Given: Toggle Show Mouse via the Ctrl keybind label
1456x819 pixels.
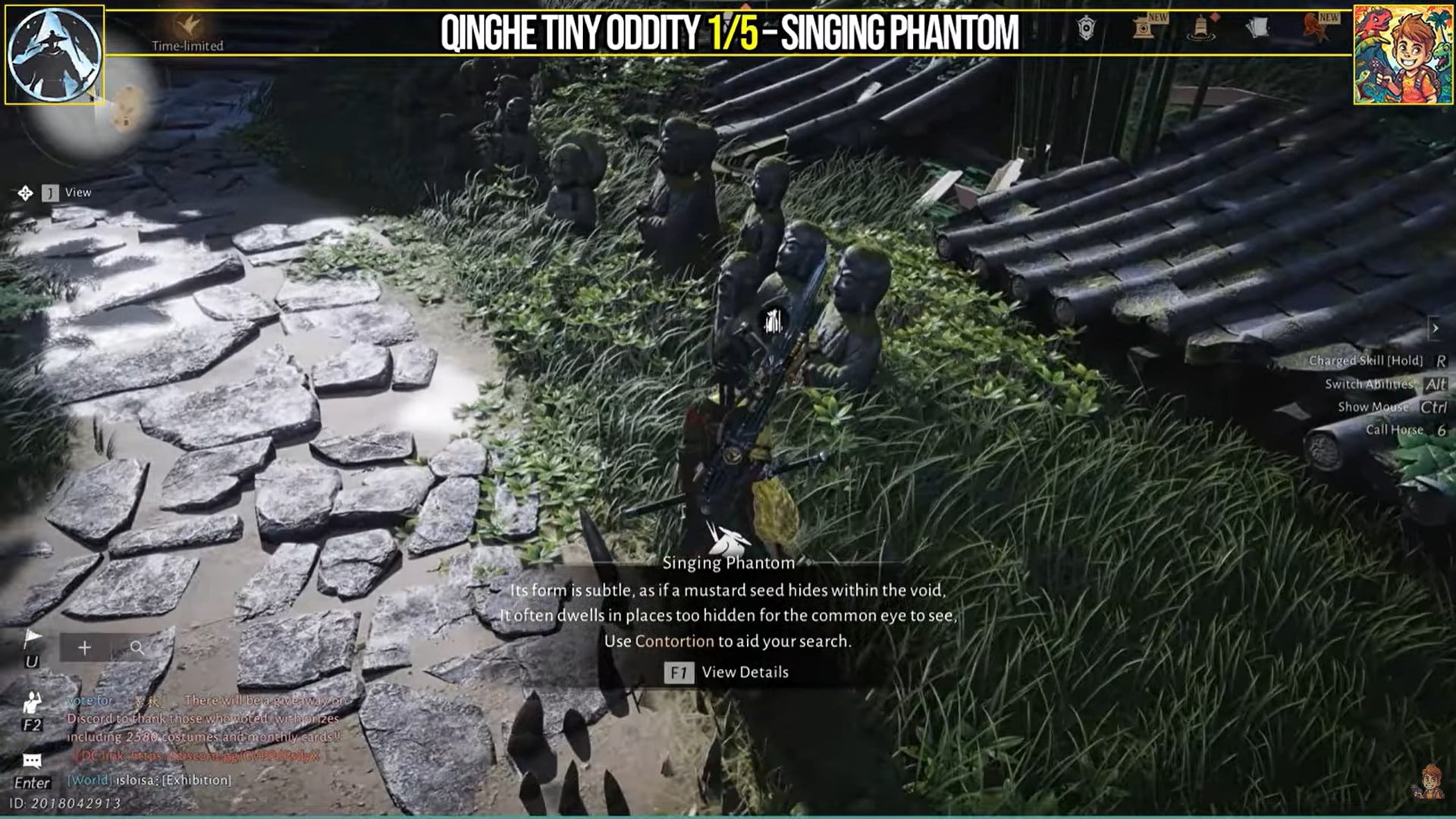Looking at the screenshot, I should point(1433,406).
